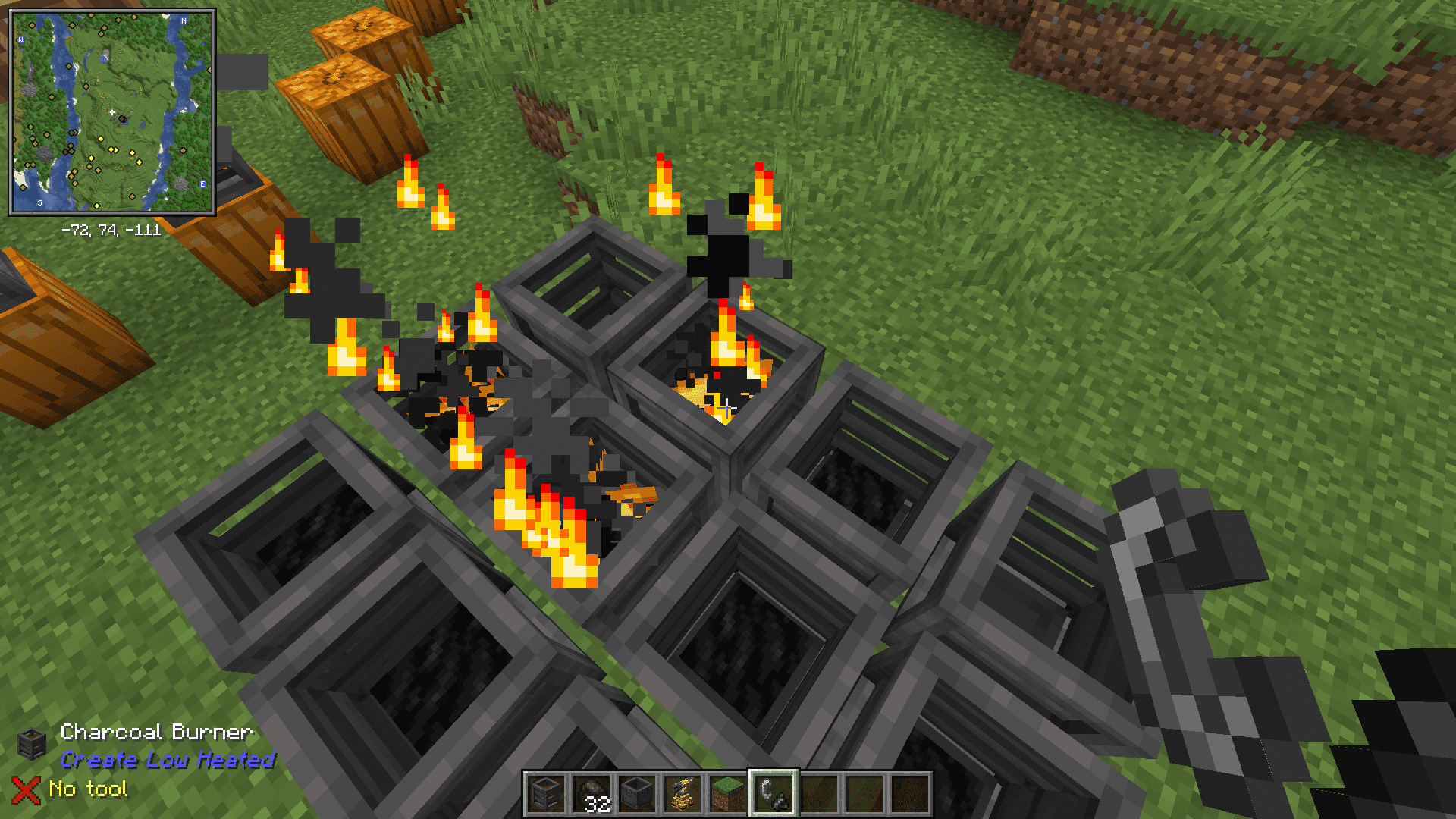This screenshot has width=1456, height=819.
Task: Select the charcoal burner hotbar slot
Action: pos(545,794)
